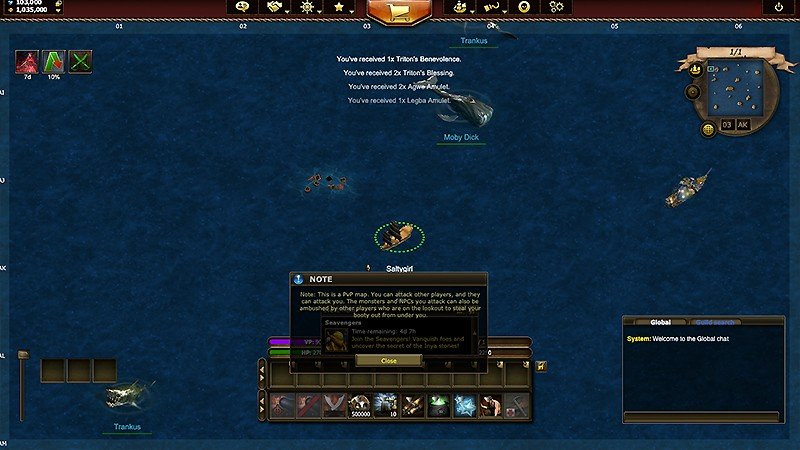Open the star menu
800x450 pixels.
(340, 7)
